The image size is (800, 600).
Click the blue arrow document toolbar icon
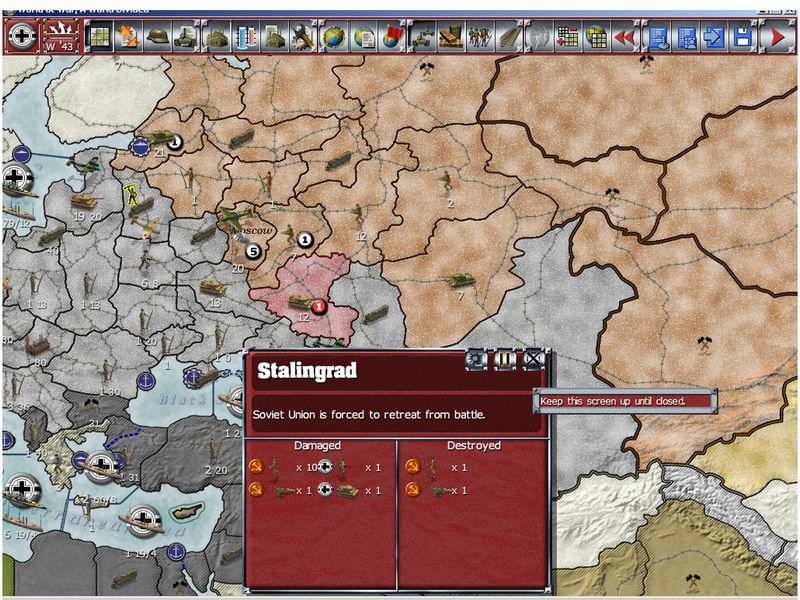(714, 37)
